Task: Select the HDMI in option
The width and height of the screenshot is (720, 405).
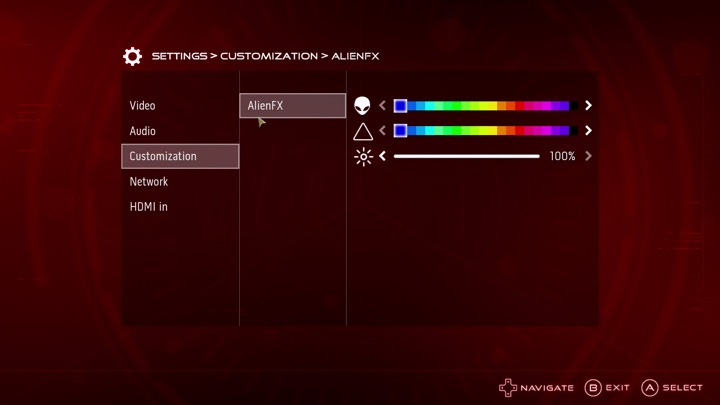Action: coord(149,207)
